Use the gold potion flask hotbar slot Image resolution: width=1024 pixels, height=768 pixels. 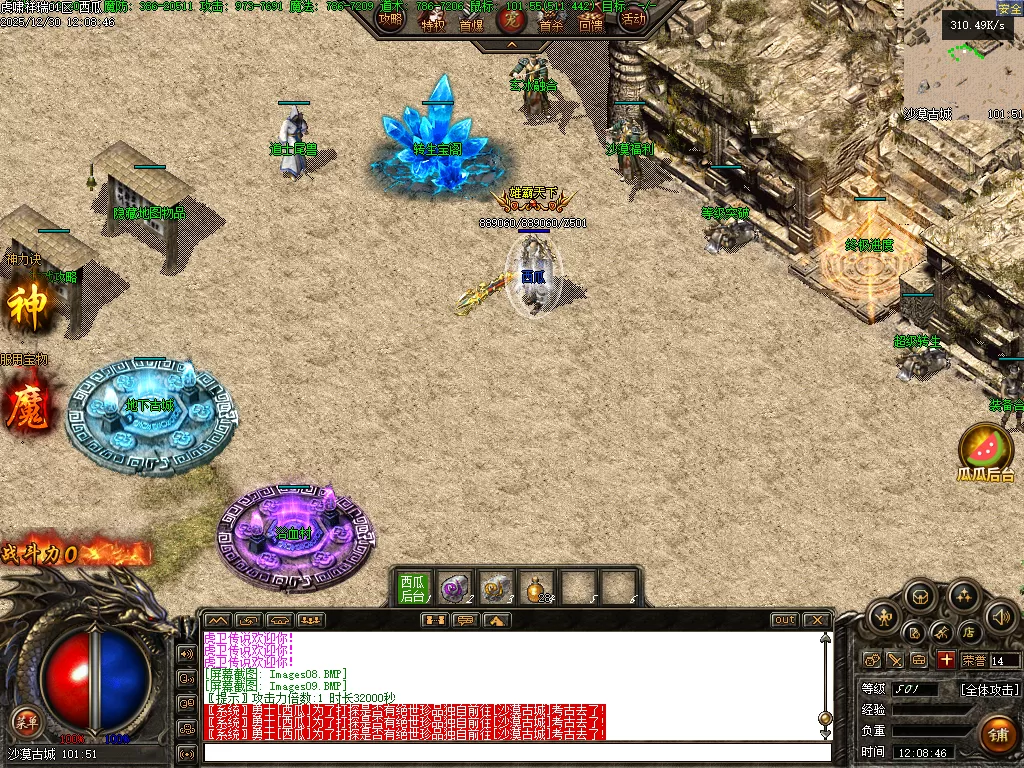[539, 587]
